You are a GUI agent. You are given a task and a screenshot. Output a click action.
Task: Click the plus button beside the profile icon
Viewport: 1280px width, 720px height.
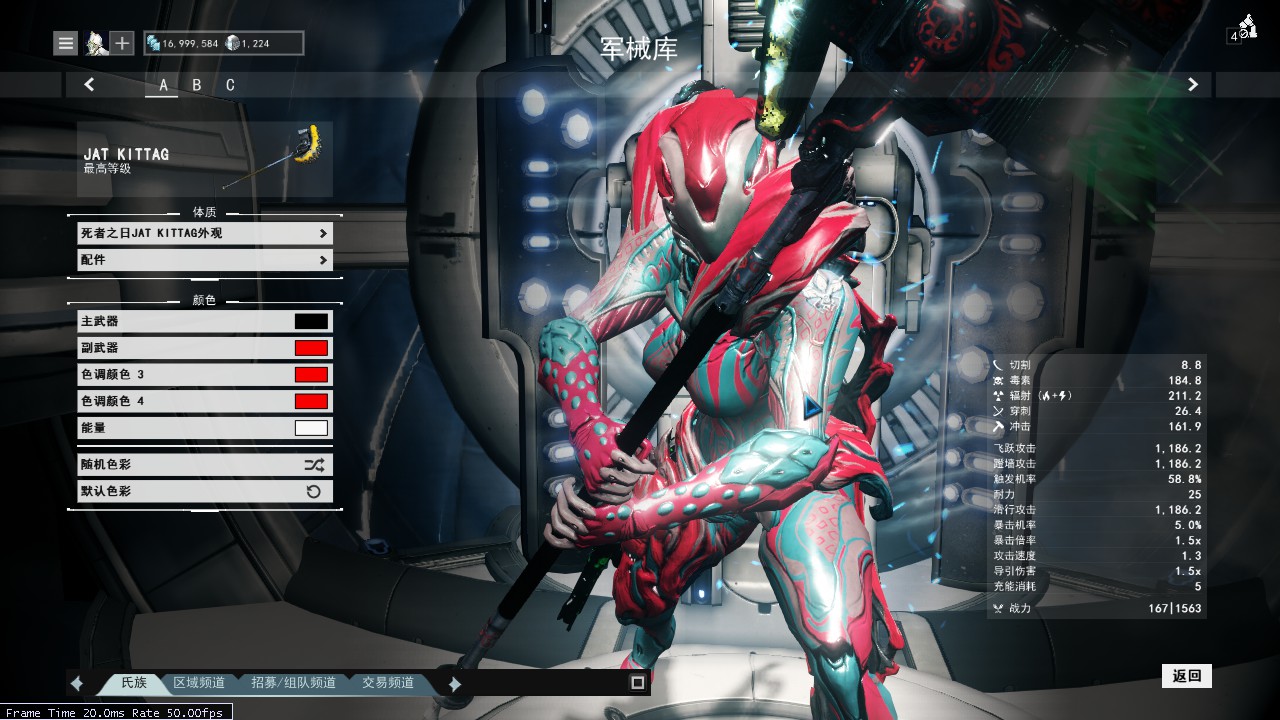[122, 43]
